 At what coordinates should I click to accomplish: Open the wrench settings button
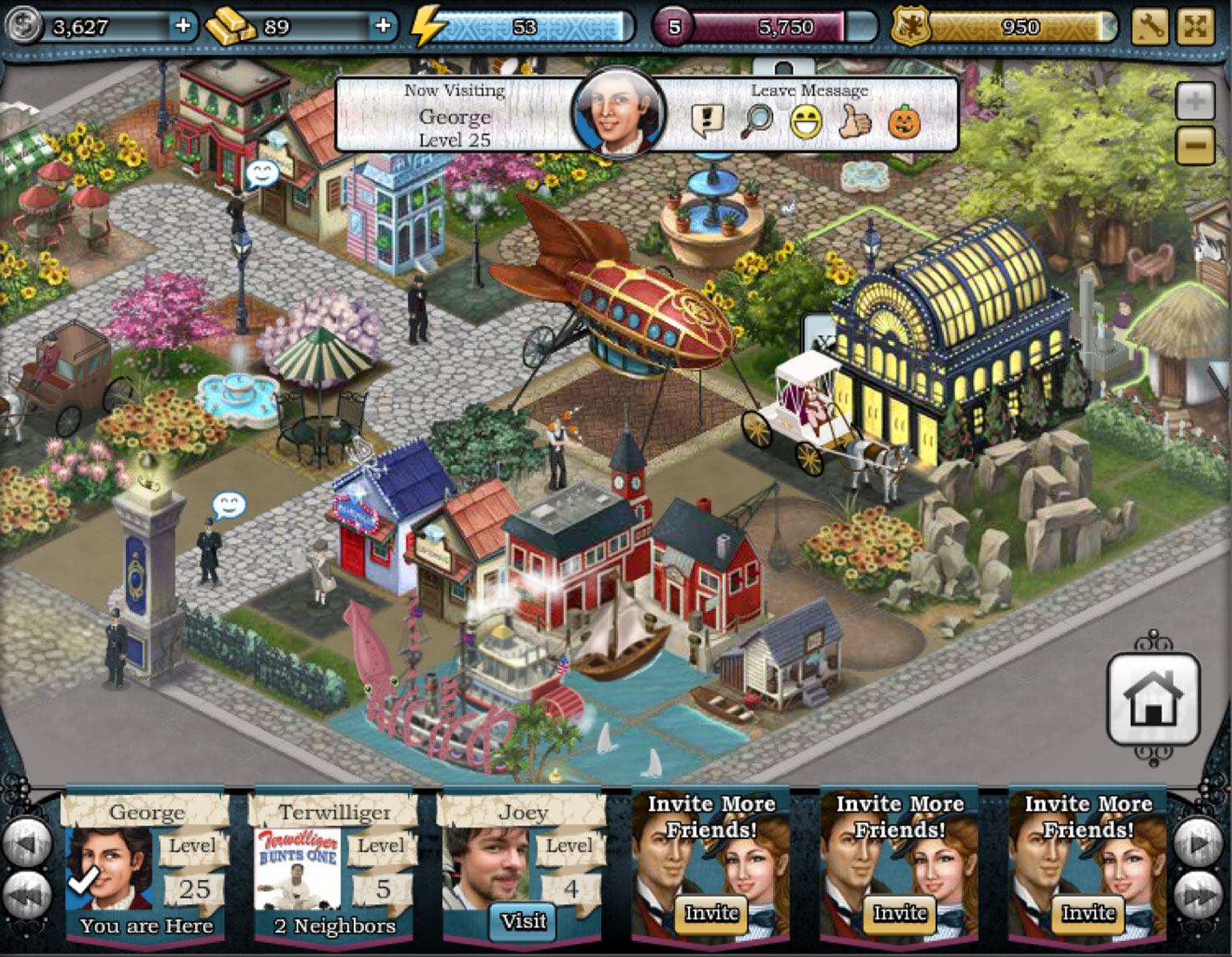(x=1149, y=26)
